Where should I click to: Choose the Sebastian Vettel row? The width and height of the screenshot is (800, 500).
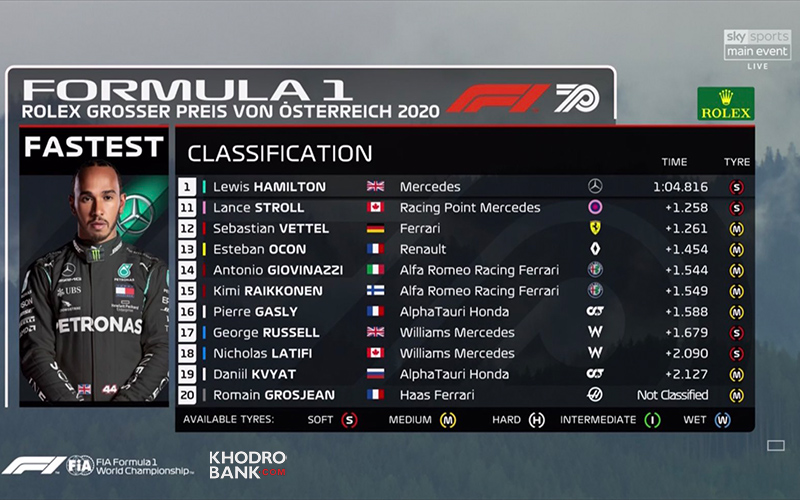point(465,229)
